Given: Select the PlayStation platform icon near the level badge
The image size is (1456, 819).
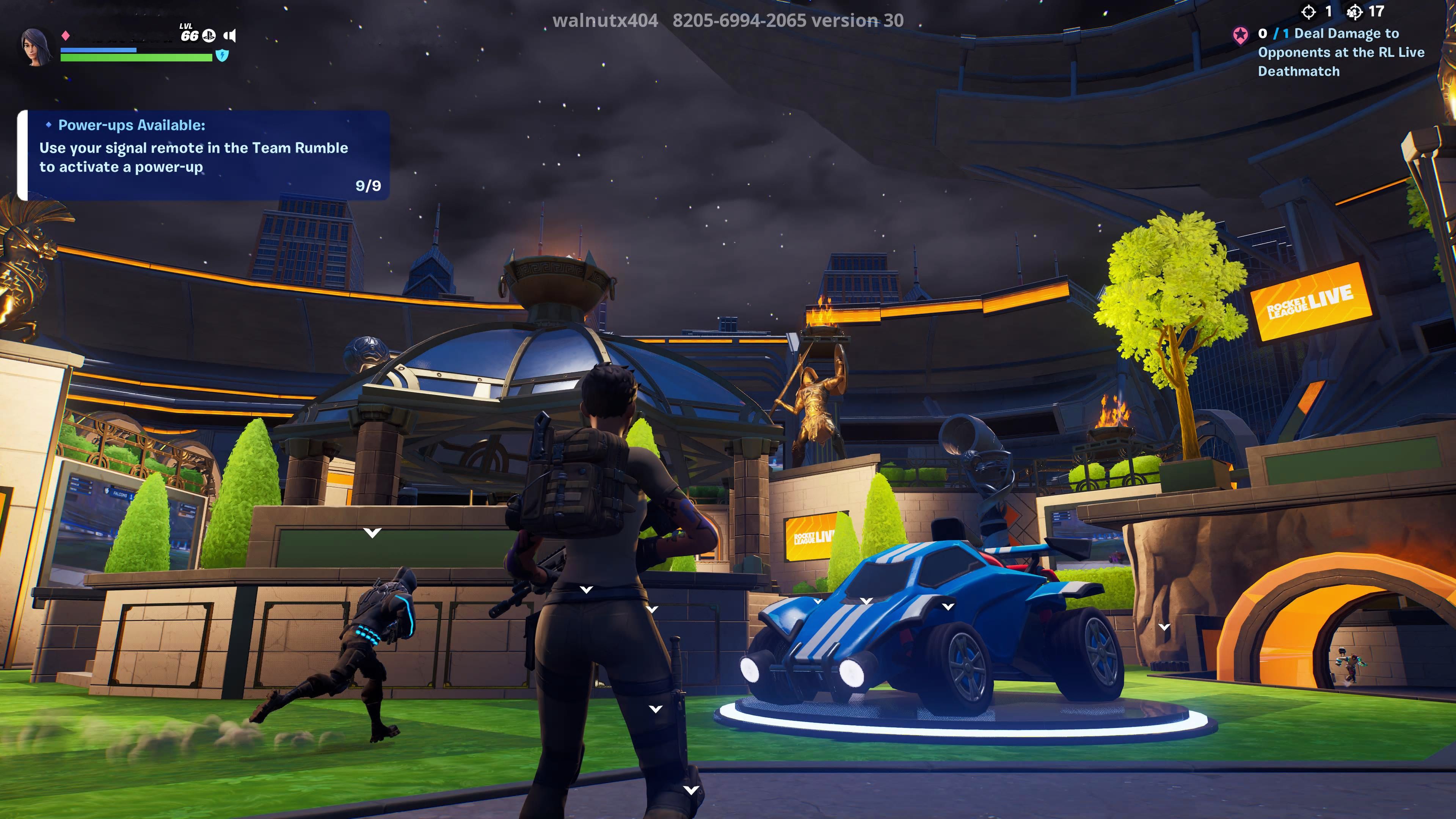Looking at the screenshot, I should click(209, 36).
